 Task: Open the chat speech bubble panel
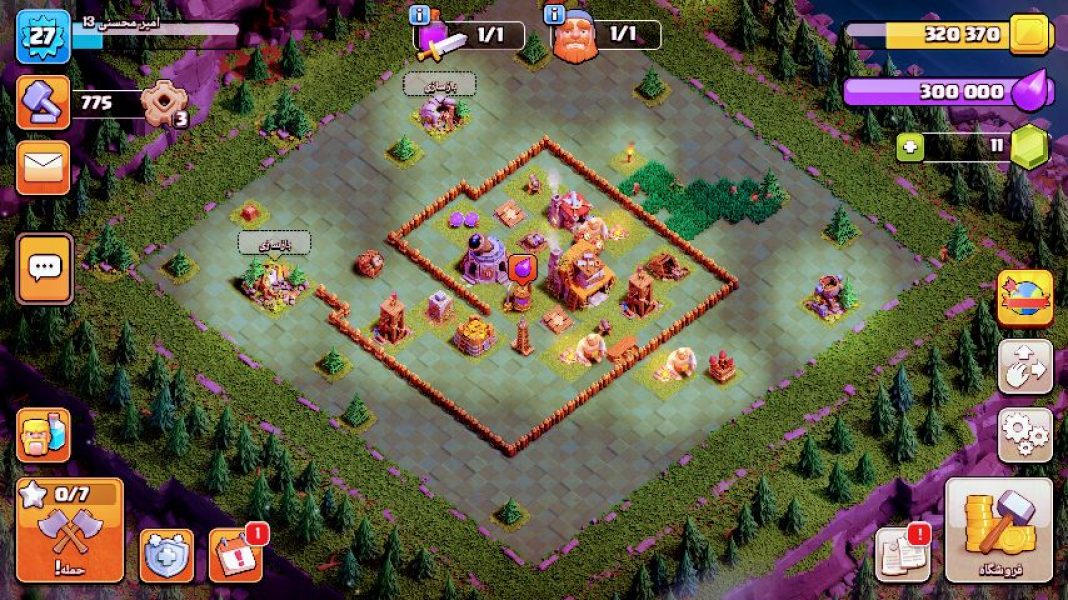point(44,268)
